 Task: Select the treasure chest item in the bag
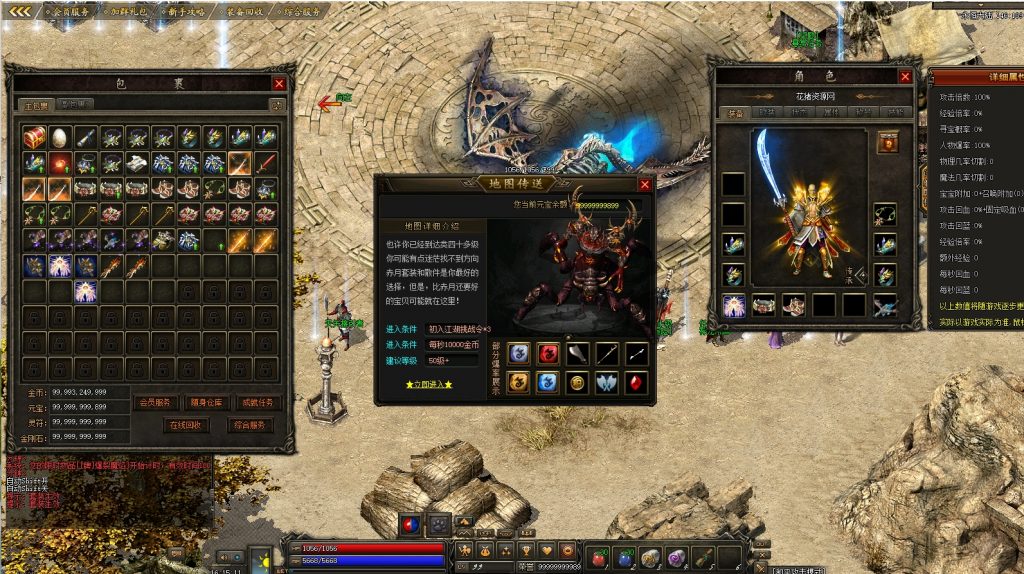[34, 137]
